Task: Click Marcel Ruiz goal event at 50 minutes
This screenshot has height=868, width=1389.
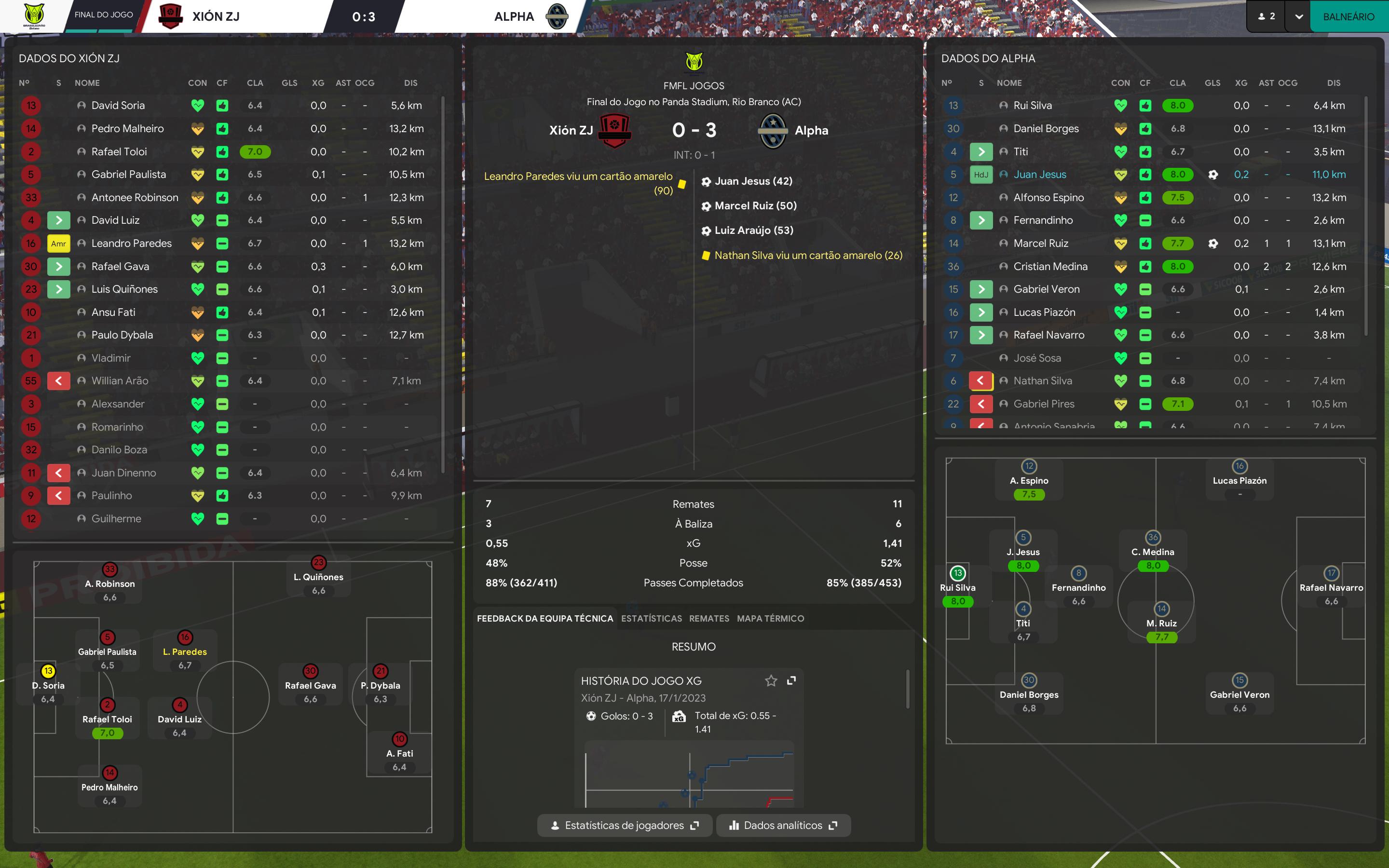Action: (755, 205)
